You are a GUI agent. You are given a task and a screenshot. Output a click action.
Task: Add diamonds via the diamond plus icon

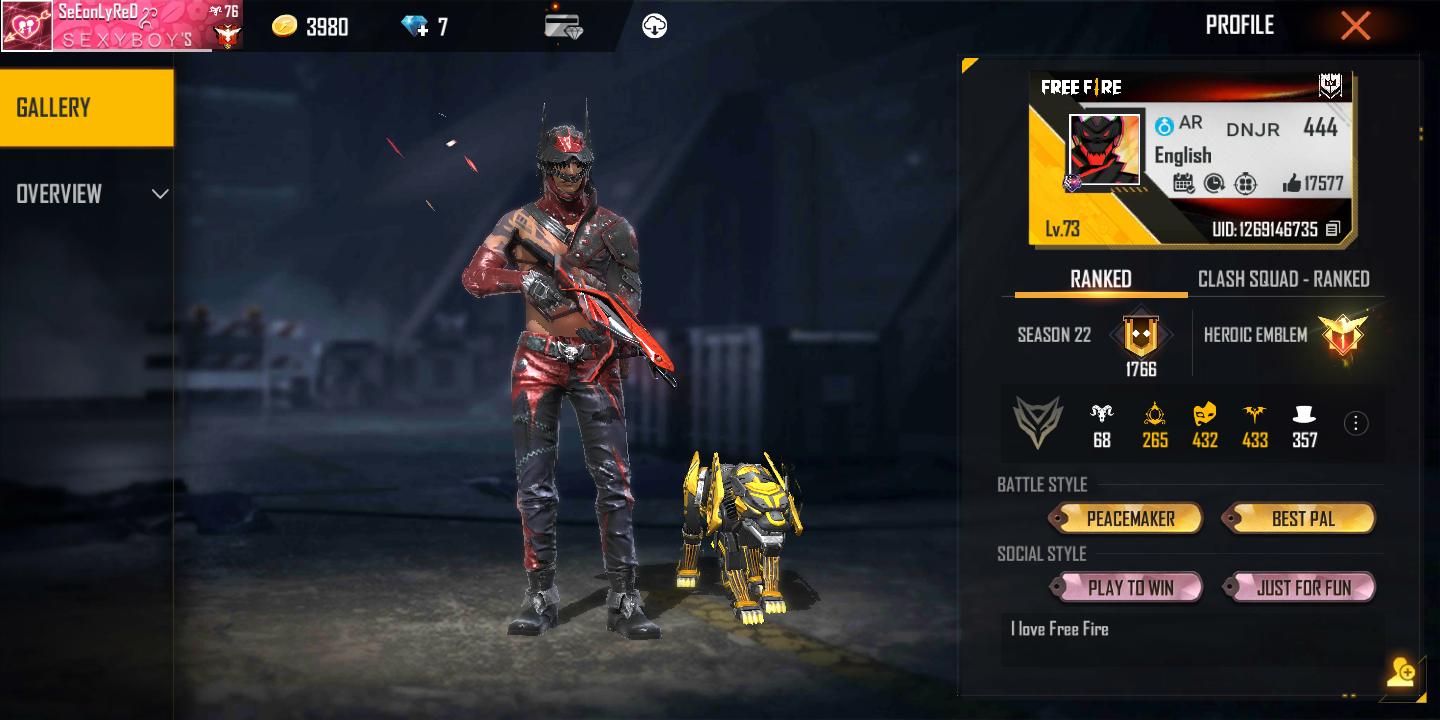pyautogui.click(x=414, y=27)
